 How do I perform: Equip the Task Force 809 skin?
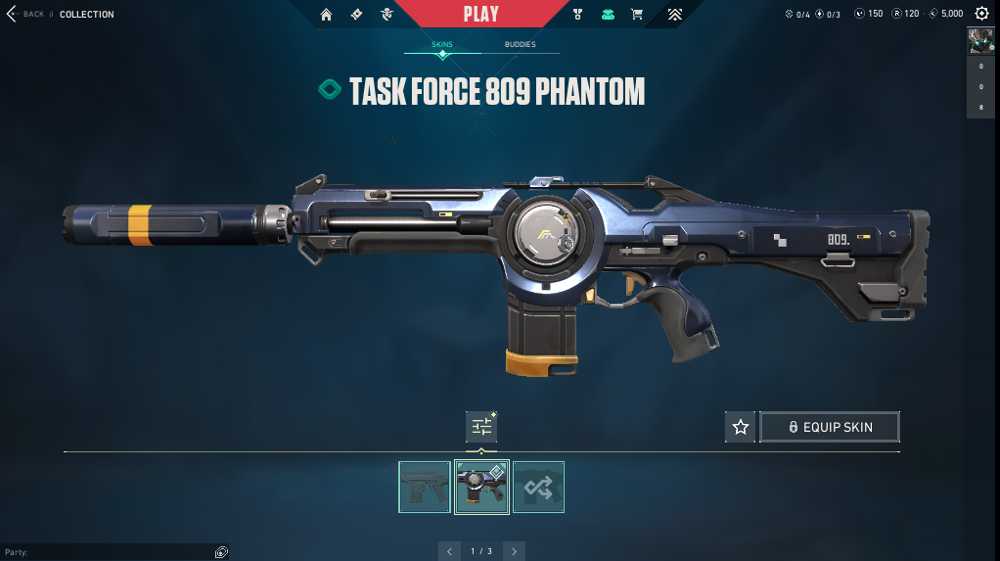point(830,427)
